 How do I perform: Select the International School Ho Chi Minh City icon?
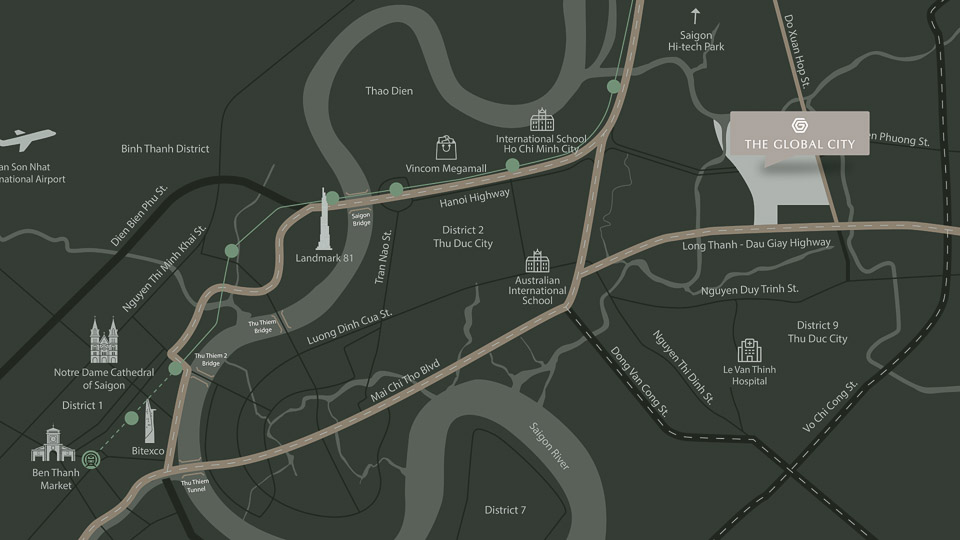click(541, 120)
